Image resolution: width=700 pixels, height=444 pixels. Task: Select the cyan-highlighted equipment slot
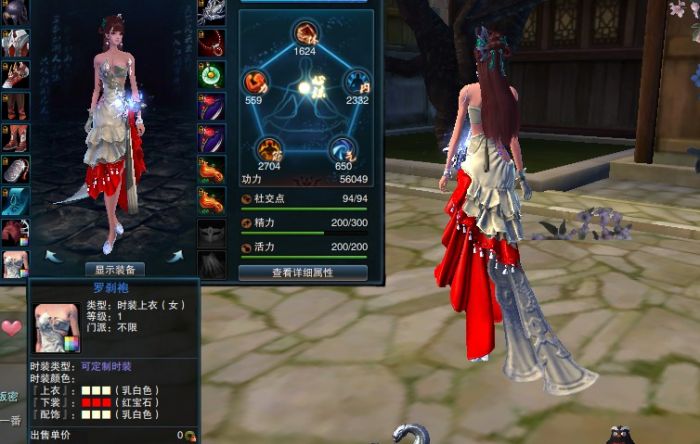tap(14, 201)
